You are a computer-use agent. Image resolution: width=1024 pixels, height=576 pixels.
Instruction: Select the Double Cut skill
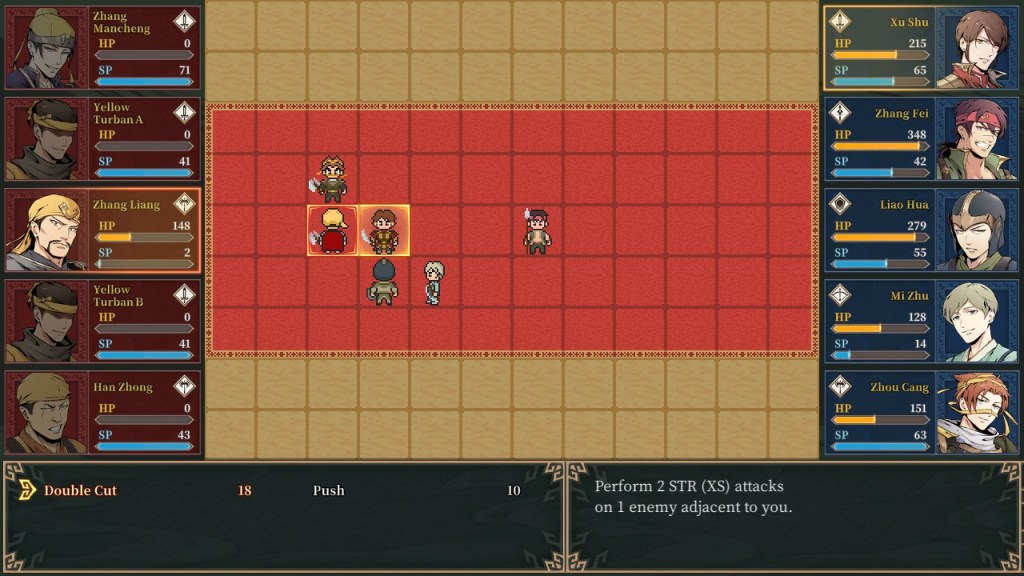click(x=81, y=491)
